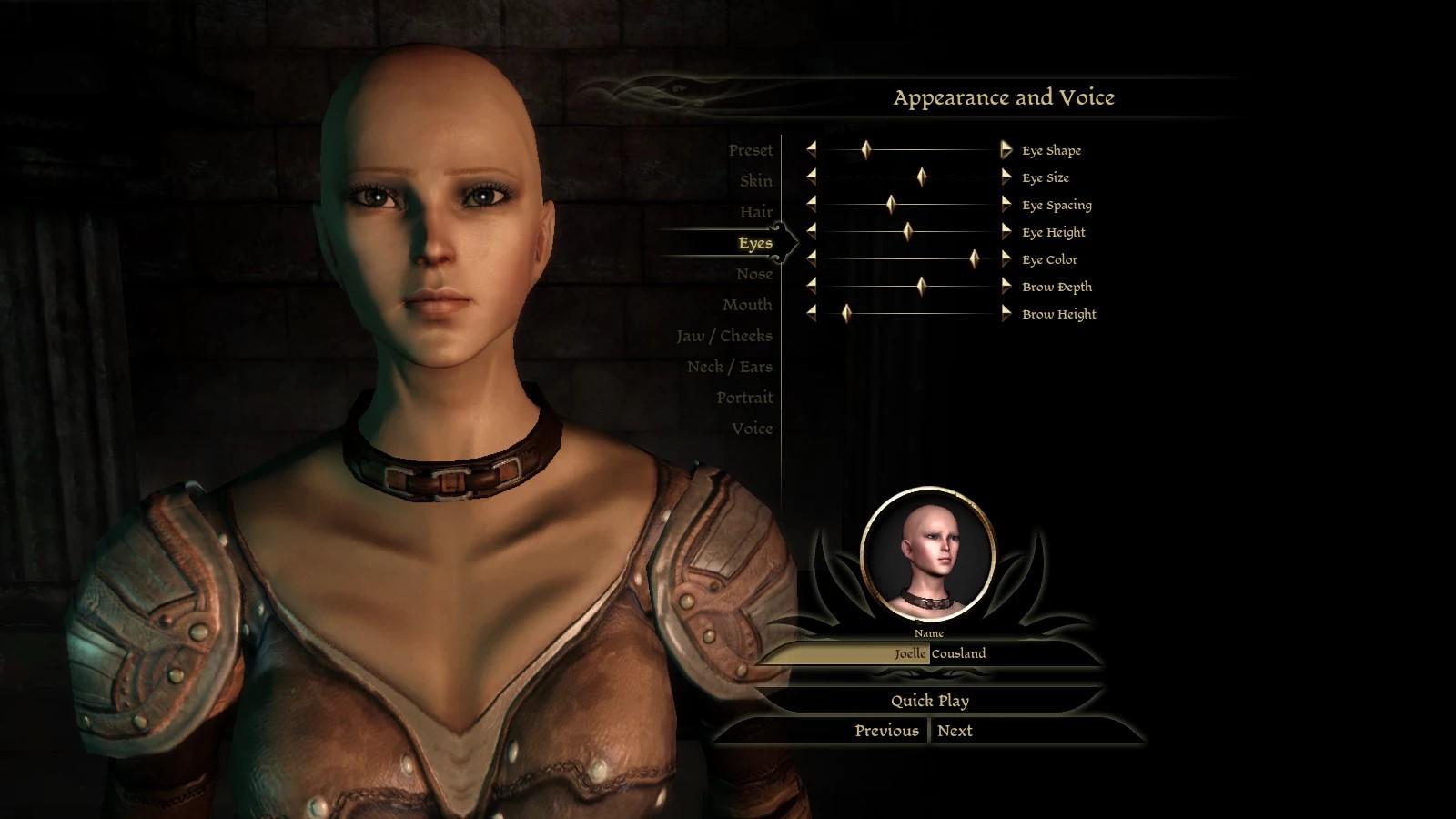Go back with the Previous button
The height and width of the screenshot is (819, 1456).
pos(886,731)
